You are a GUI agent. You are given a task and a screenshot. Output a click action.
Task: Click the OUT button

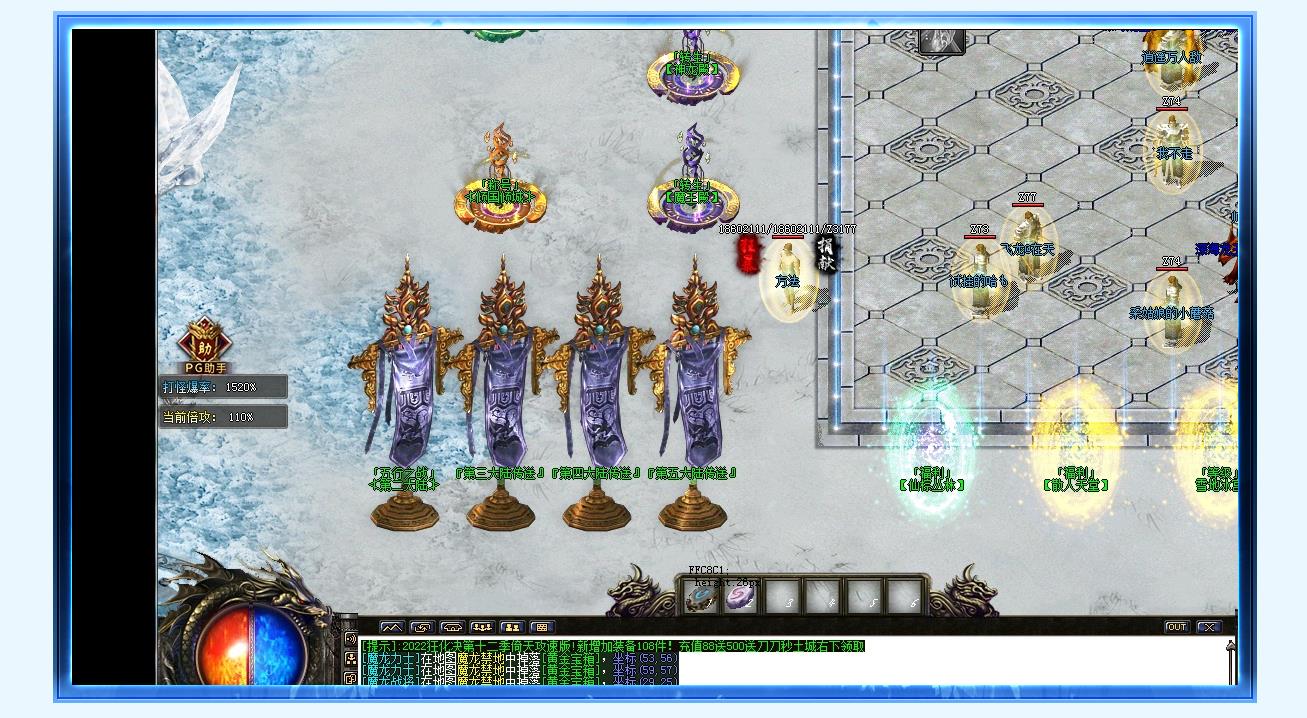coord(1177,627)
